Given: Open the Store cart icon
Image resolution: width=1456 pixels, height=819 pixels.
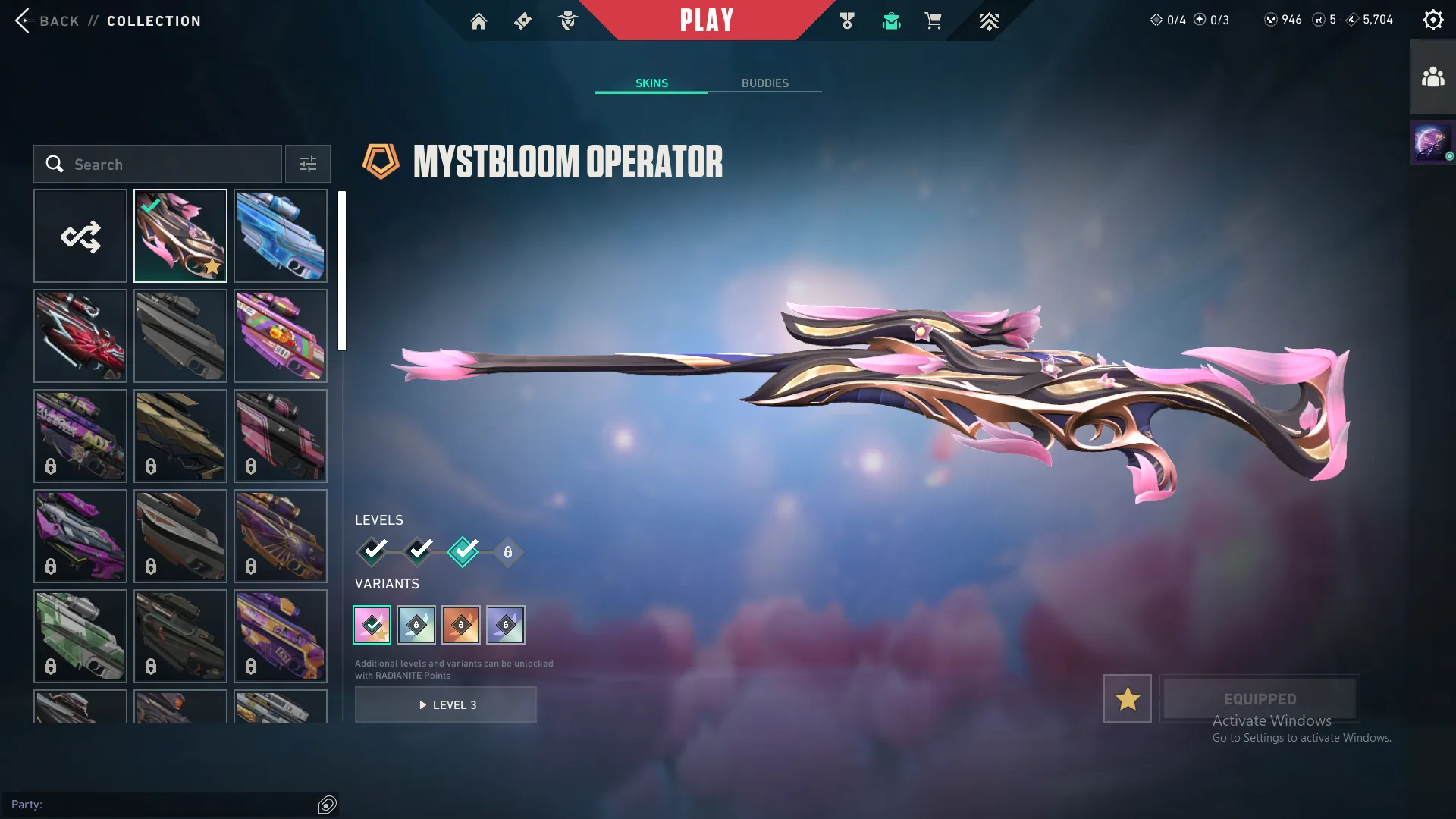Looking at the screenshot, I should 934,21.
